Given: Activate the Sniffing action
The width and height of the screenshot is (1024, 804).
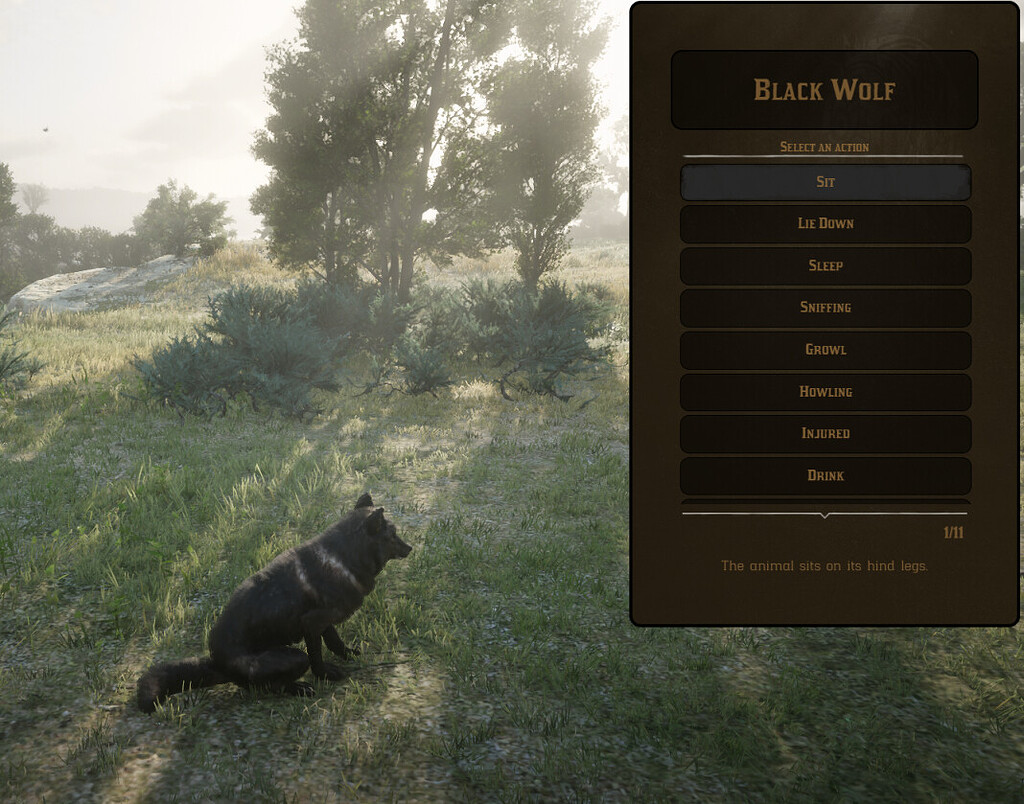Looking at the screenshot, I should click(x=825, y=308).
